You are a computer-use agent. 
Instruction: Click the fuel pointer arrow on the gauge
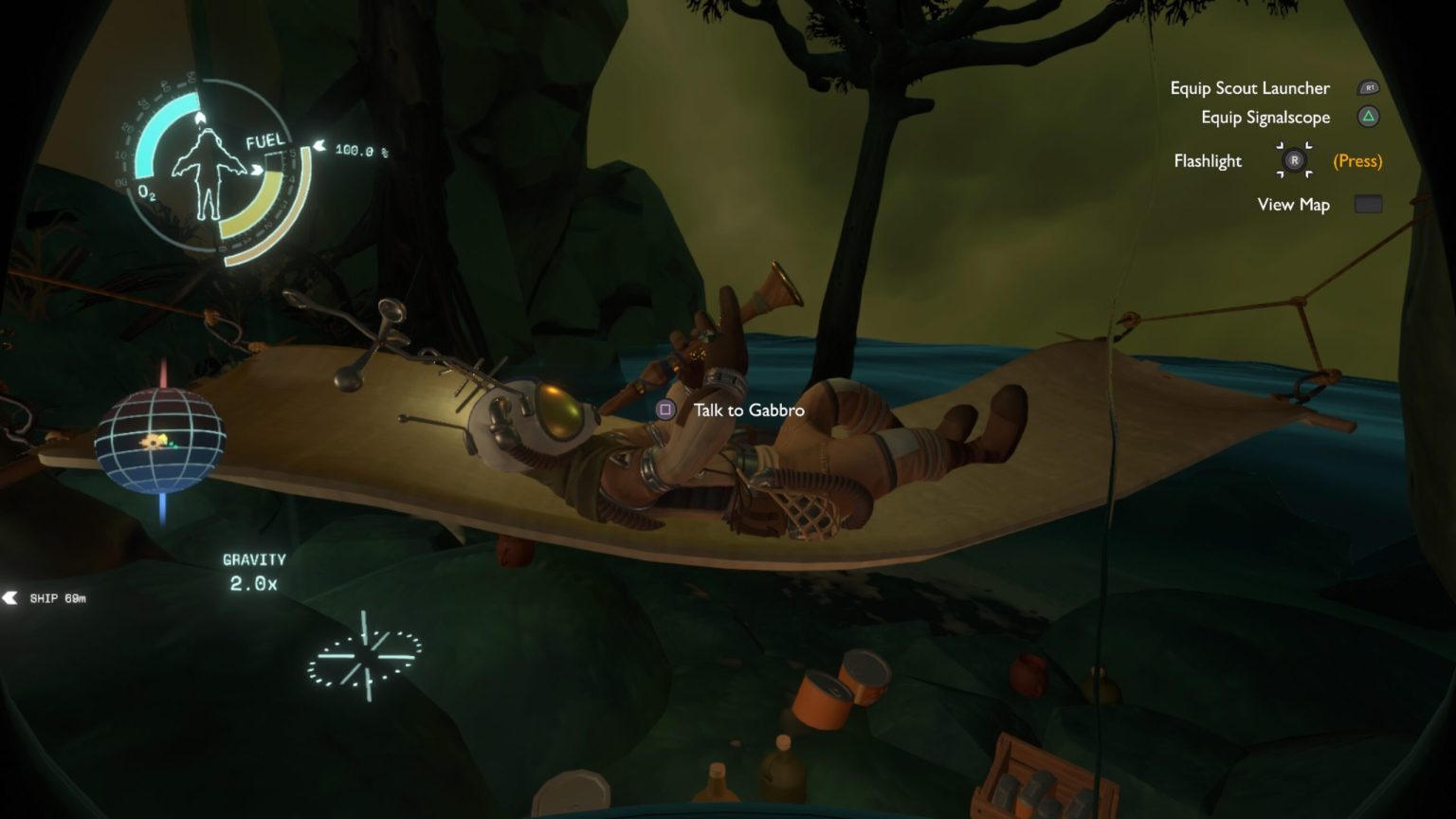click(320, 147)
